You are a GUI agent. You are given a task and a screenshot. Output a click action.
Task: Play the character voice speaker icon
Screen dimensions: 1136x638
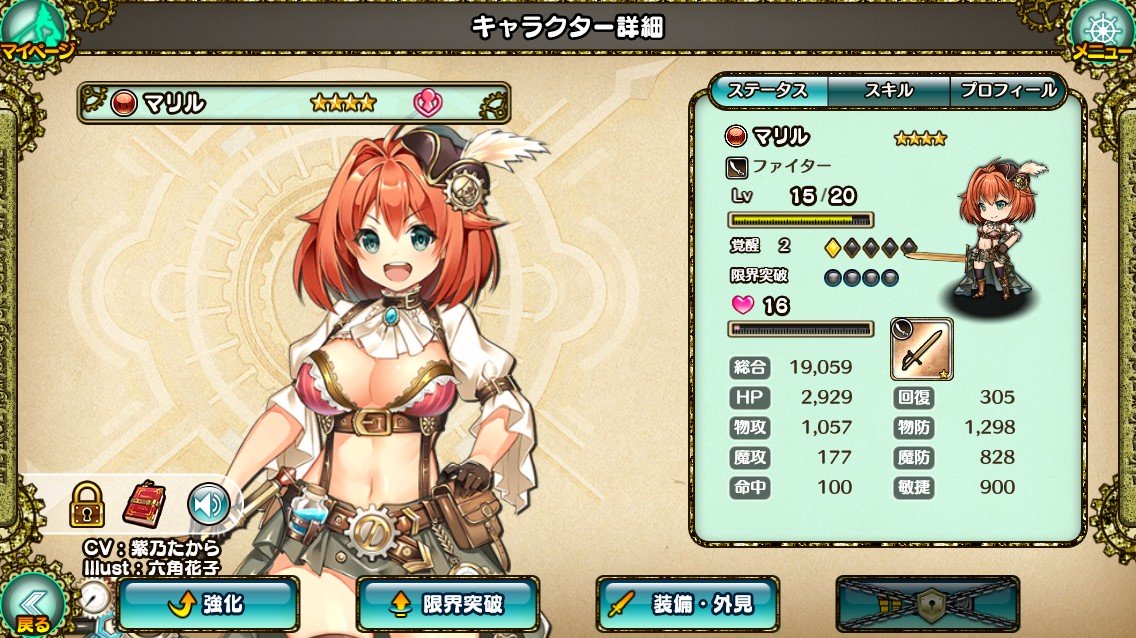[209, 504]
